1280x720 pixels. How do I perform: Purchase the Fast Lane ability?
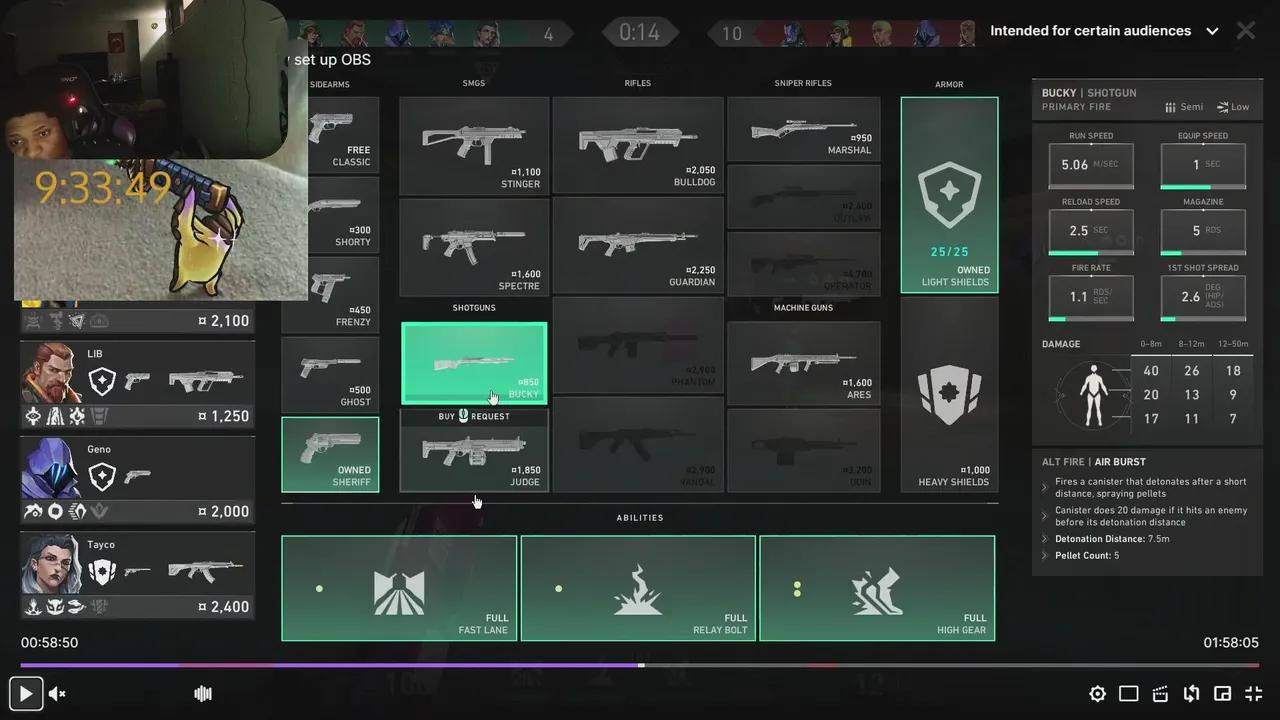(399, 588)
